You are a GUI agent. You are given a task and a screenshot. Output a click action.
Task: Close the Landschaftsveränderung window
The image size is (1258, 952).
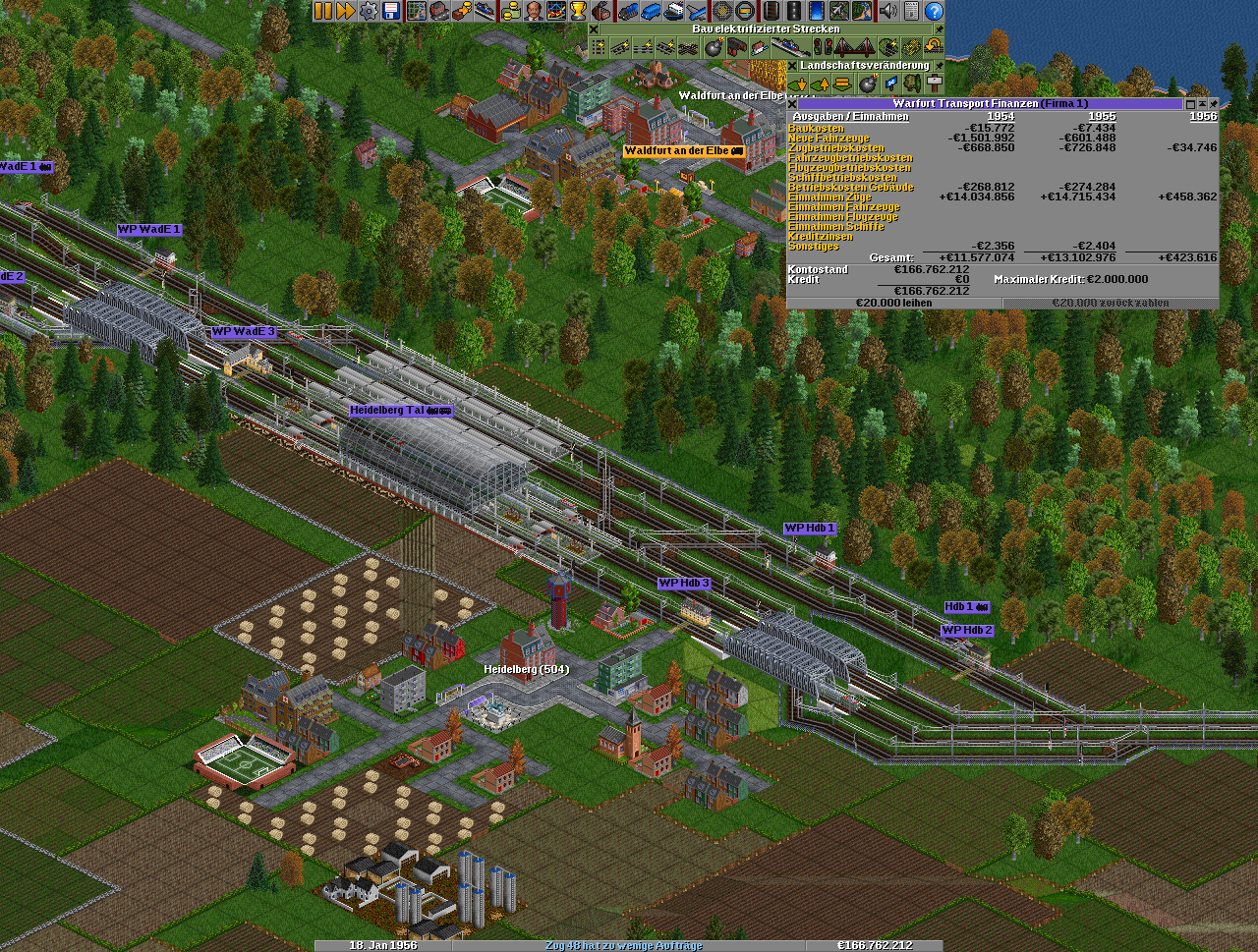[792, 66]
